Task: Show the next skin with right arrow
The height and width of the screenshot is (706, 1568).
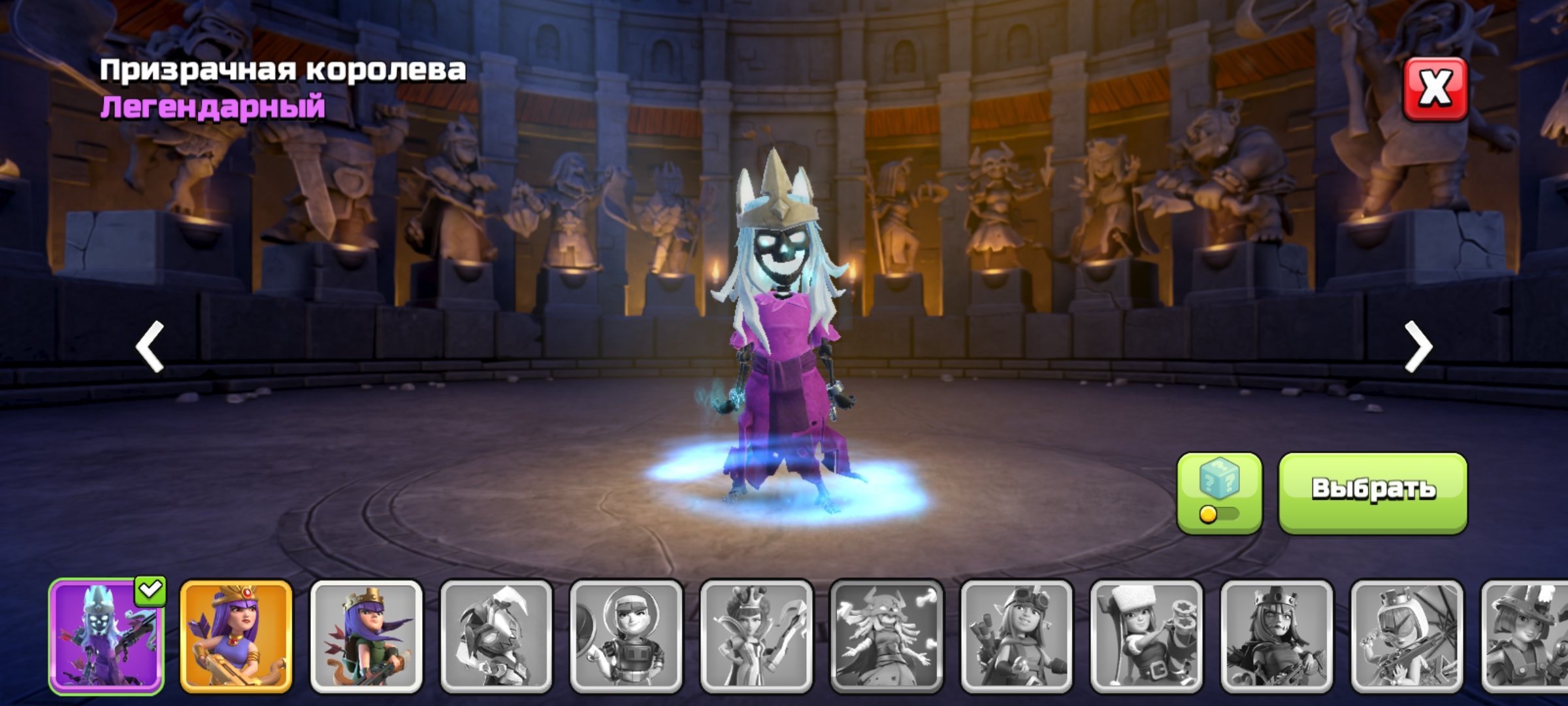Action: click(x=1418, y=346)
